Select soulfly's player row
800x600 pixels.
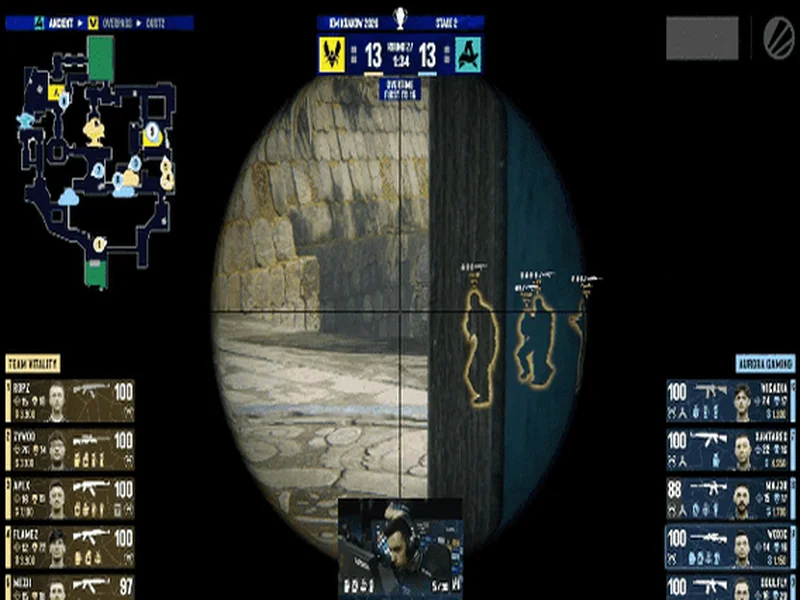click(x=730, y=587)
